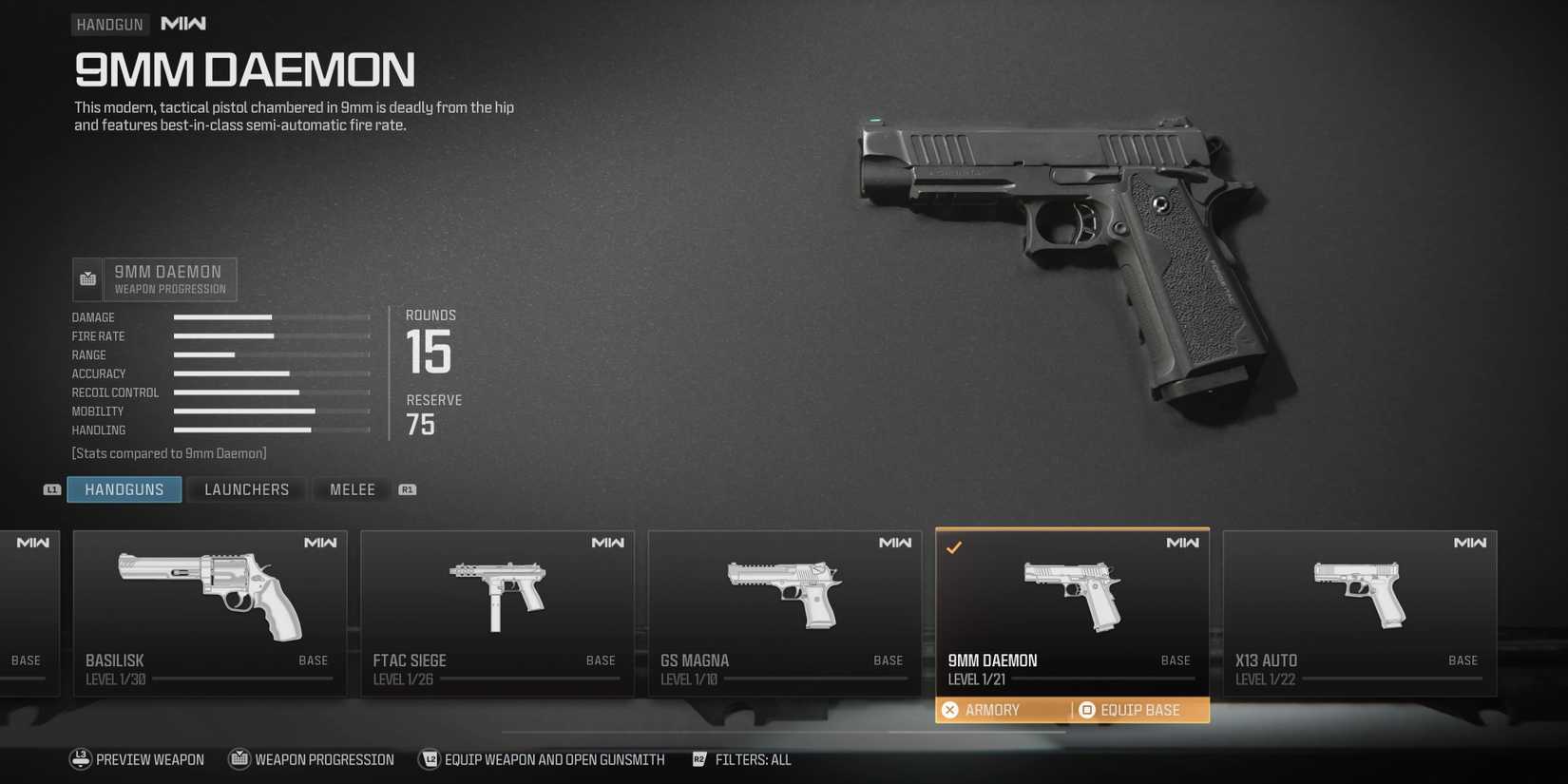Image resolution: width=1568 pixels, height=784 pixels.
Task: Select the Melee weapons tab
Action: 352,489
